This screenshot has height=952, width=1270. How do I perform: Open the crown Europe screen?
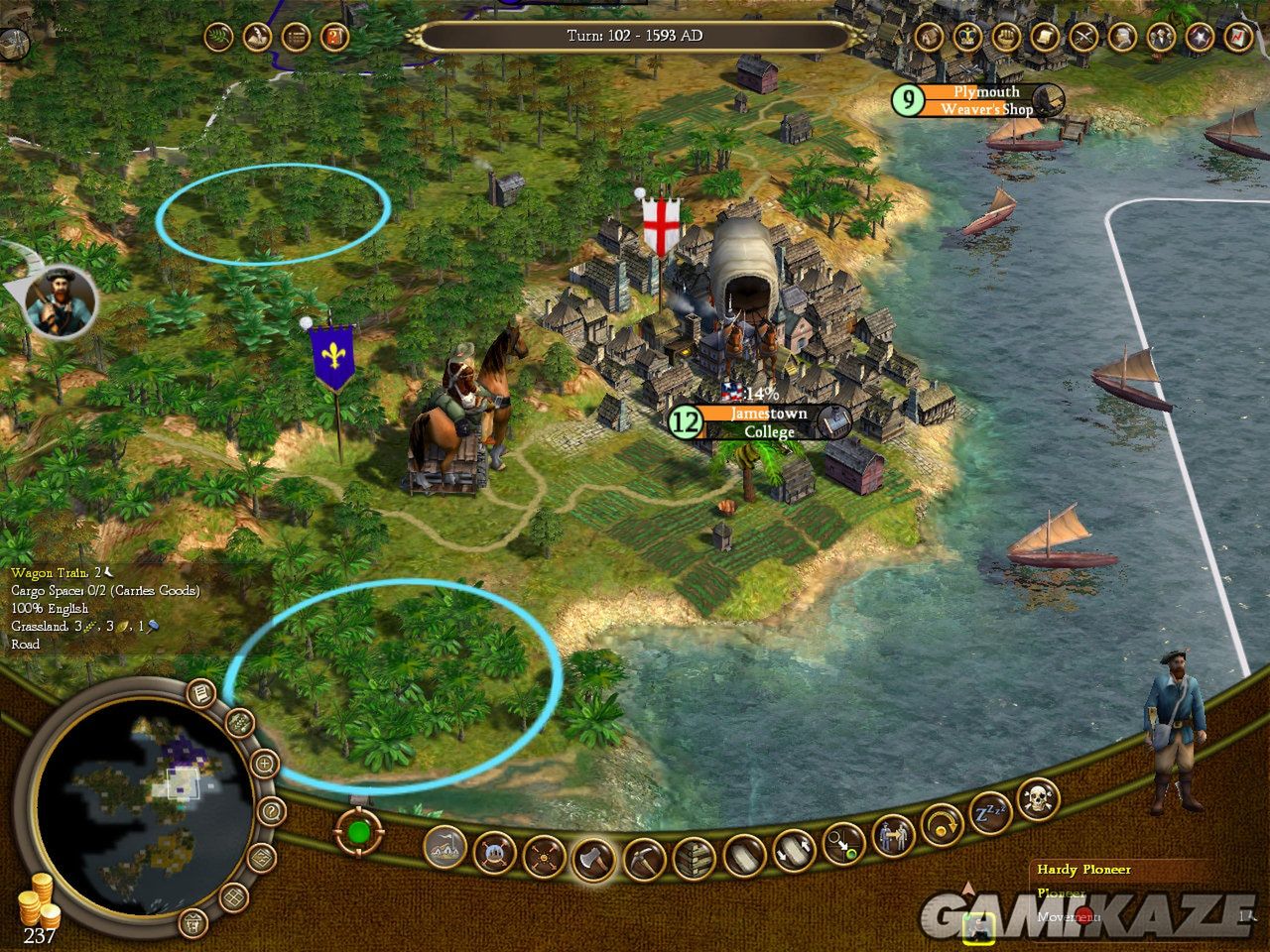966,38
